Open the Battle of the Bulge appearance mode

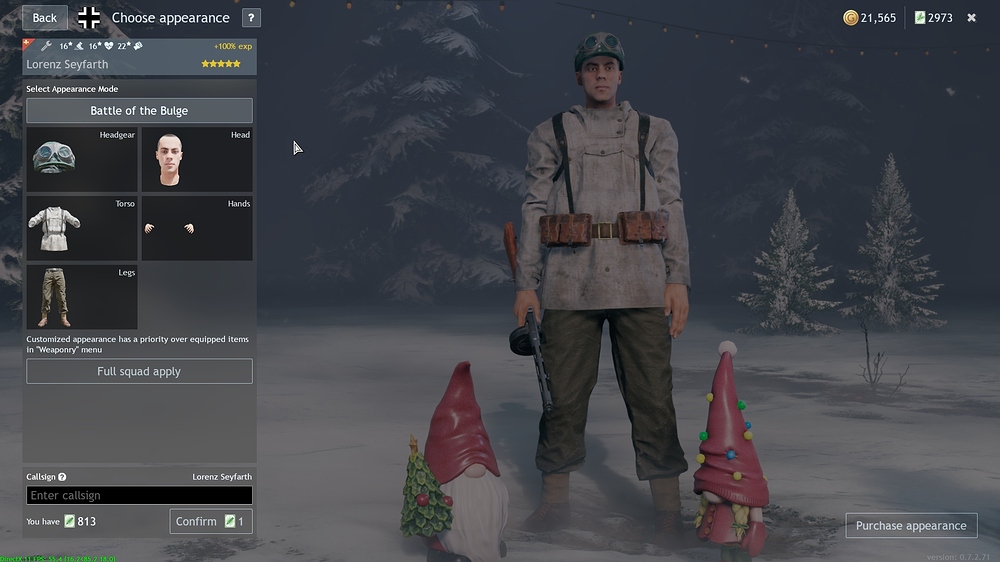(x=139, y=111)
